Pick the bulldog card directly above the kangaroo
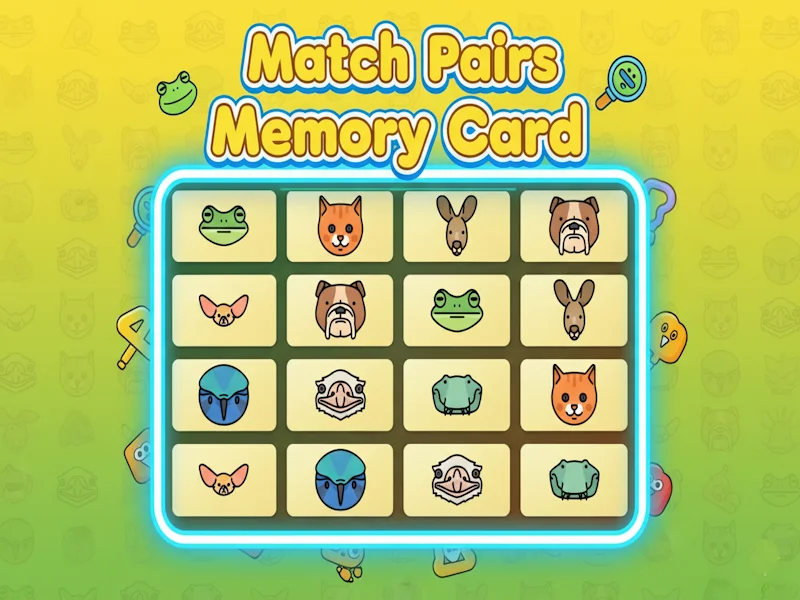The height and width of the screenshot is (600, 800). [x=573, y=226]
